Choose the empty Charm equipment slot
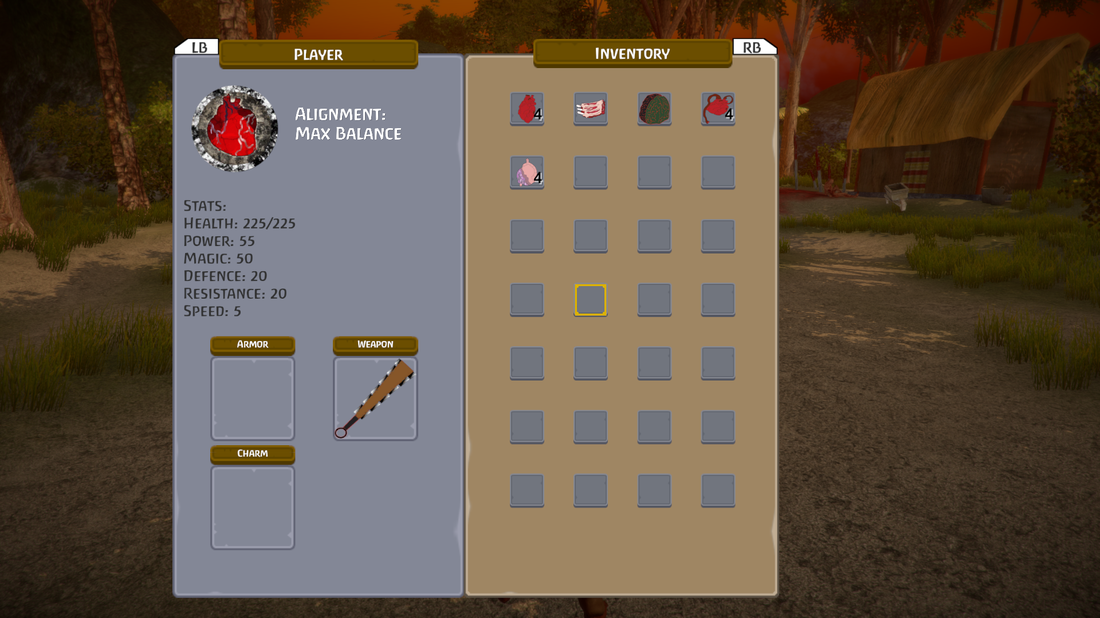The height and width of the screenshot is (618, 1100). 253,507
